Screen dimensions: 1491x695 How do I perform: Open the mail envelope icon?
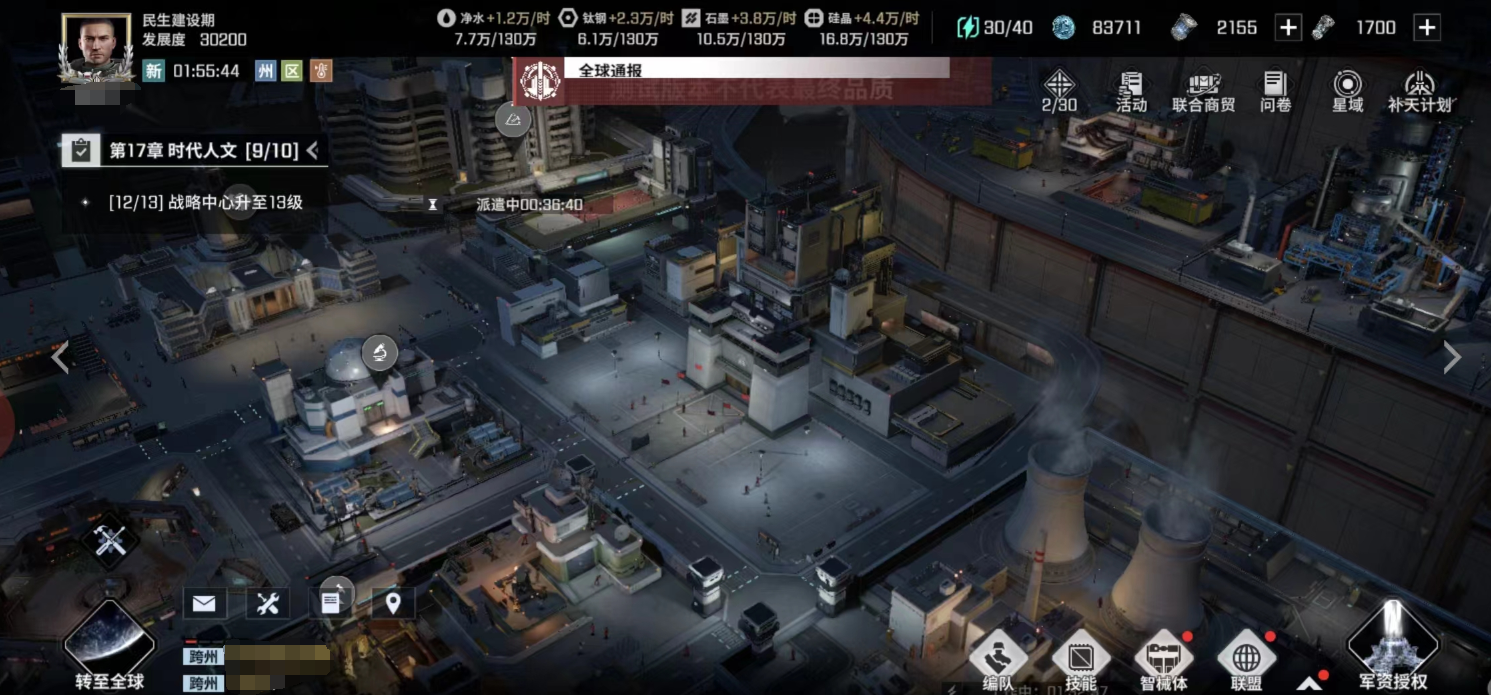tap(204, 603)
